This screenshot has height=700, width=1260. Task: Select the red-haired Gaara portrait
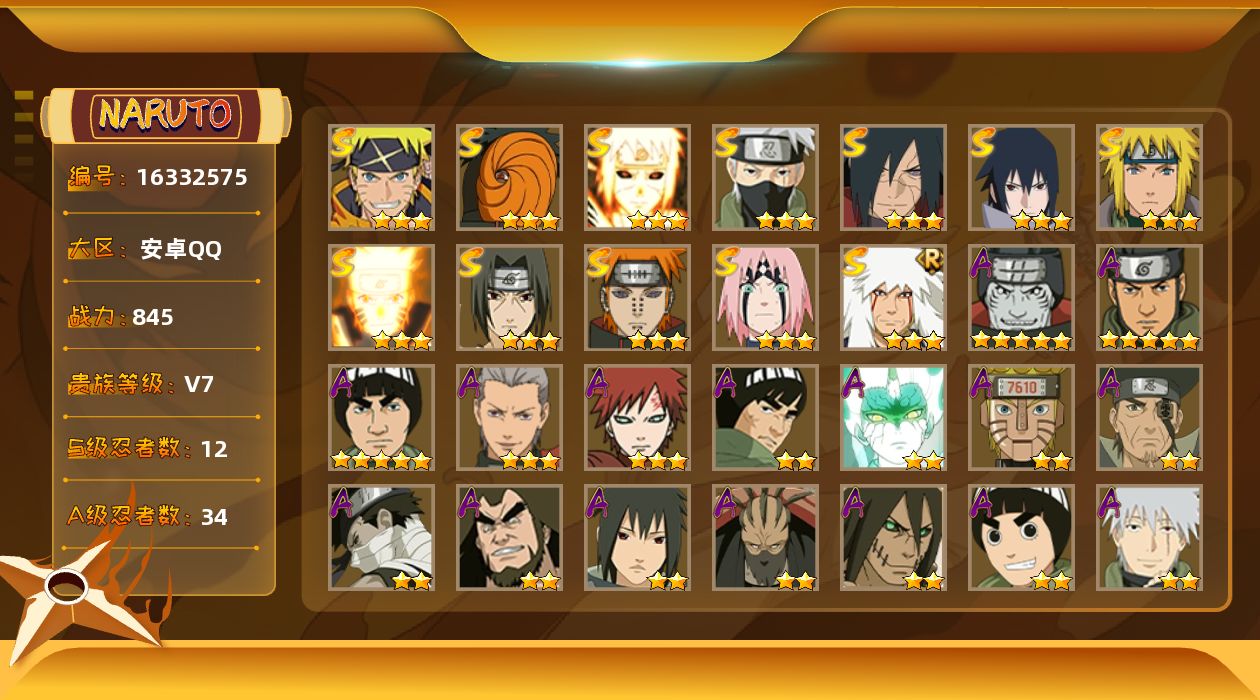coord(637,417)
